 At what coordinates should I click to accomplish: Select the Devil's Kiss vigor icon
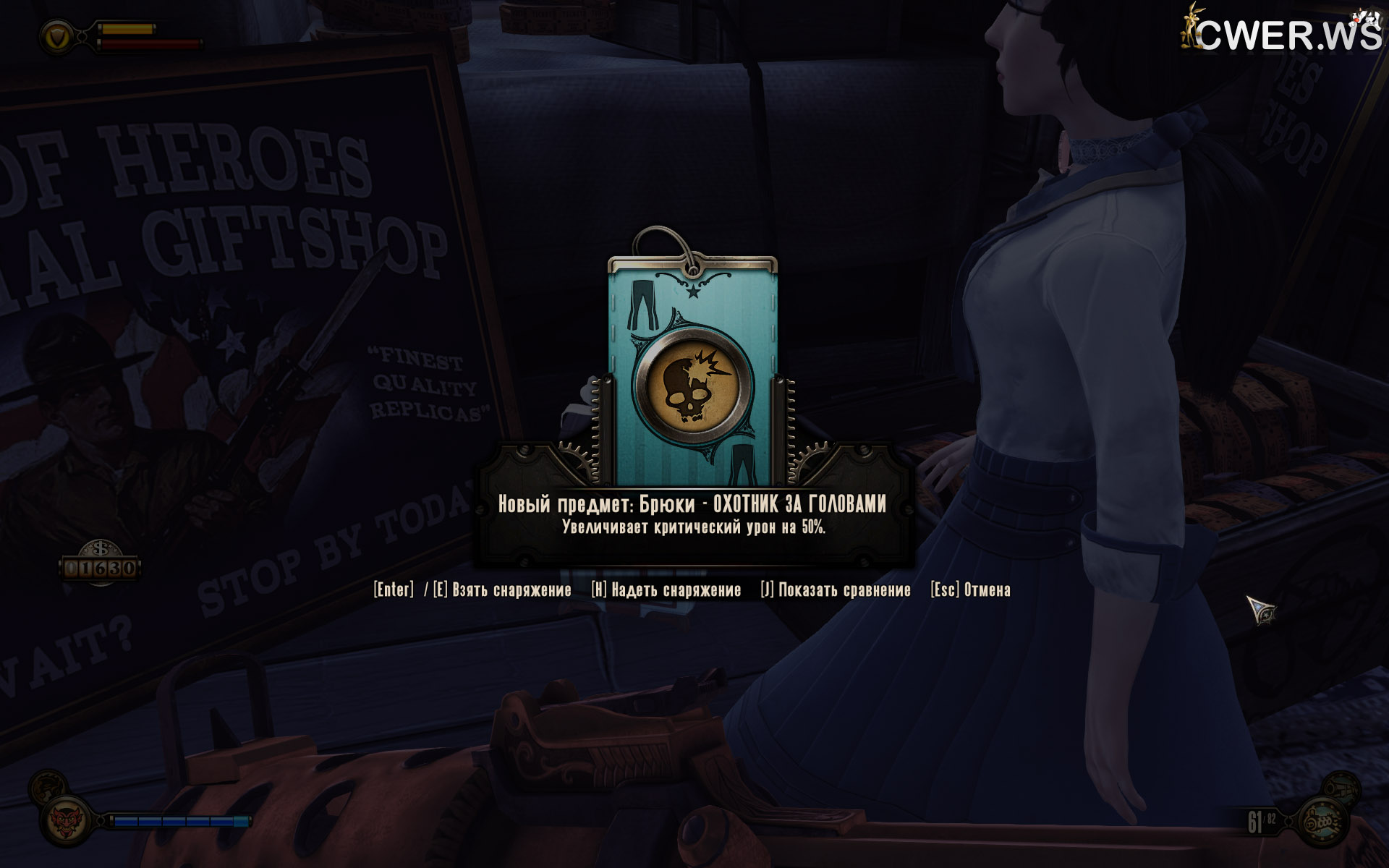(x=65, y=822)
